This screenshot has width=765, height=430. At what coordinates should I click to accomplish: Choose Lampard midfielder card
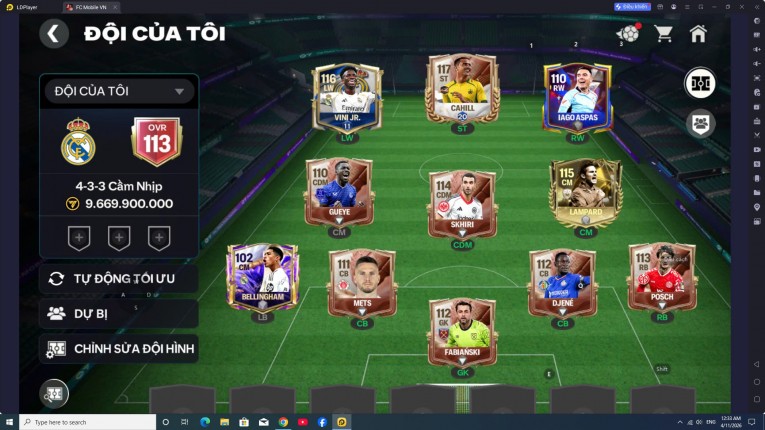(x=585, y=190)
